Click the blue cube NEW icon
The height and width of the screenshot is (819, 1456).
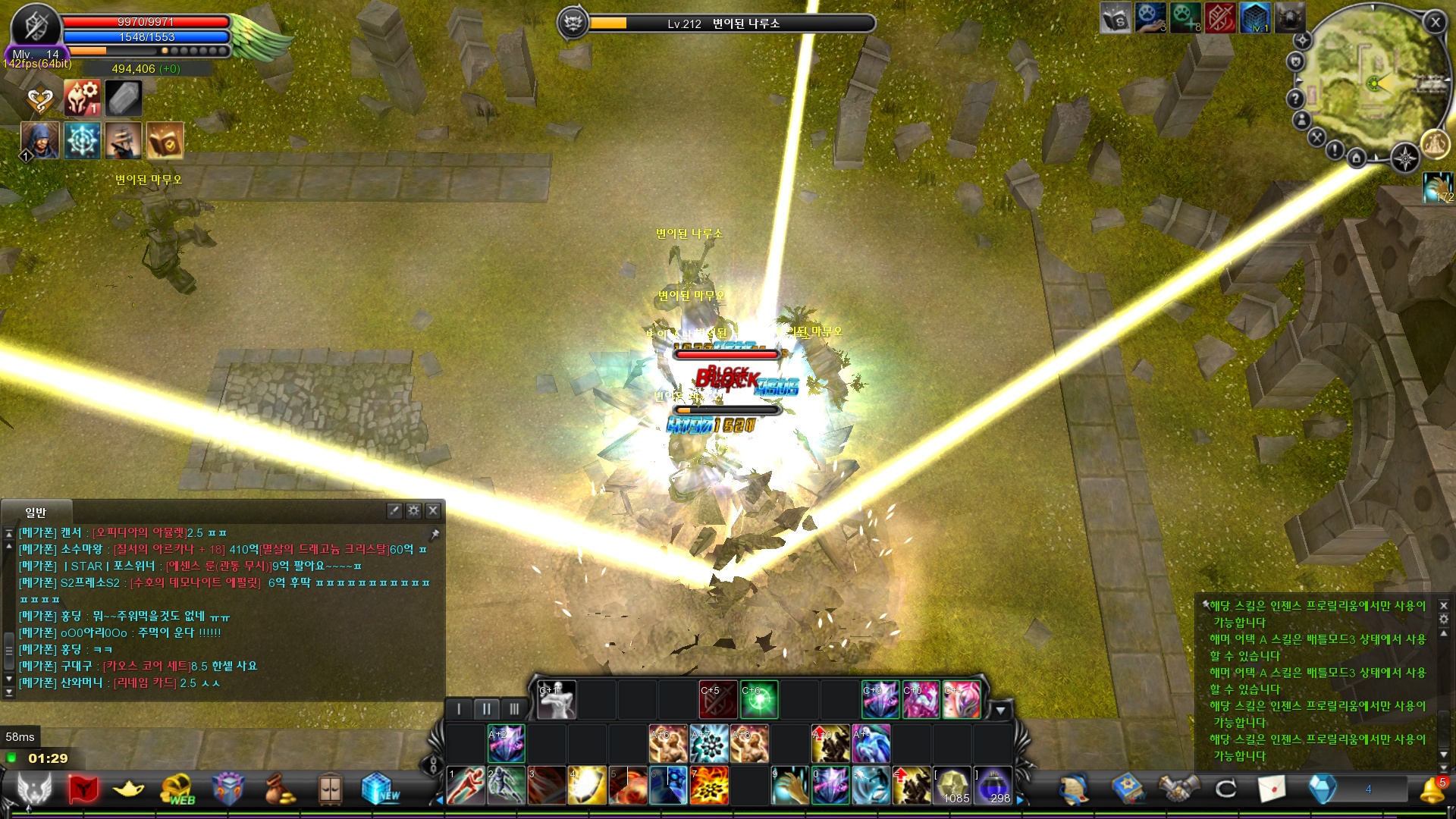pyautogui.click(x=377, y=786)
